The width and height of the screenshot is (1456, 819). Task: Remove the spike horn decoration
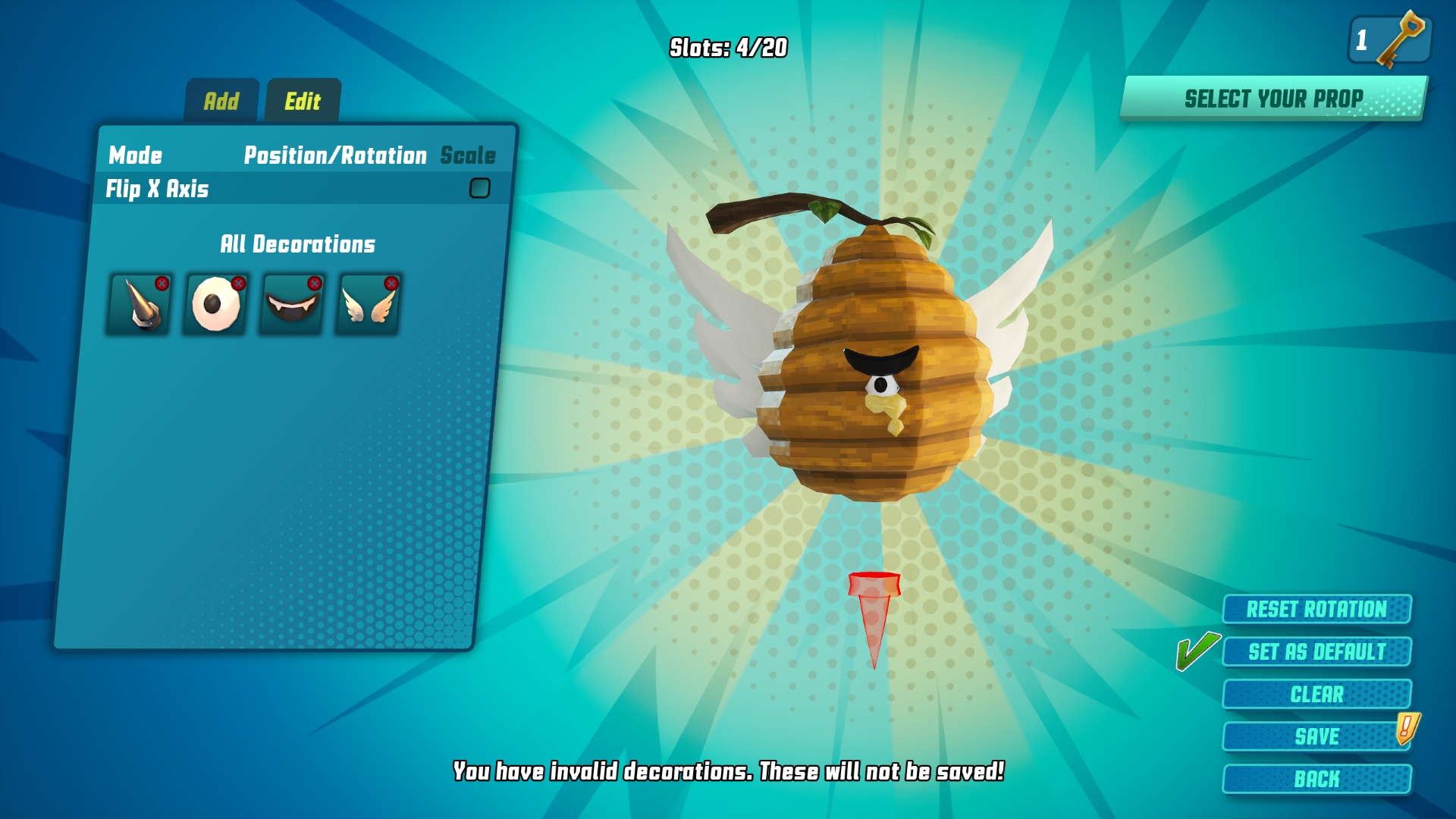(x=162, y=284)
